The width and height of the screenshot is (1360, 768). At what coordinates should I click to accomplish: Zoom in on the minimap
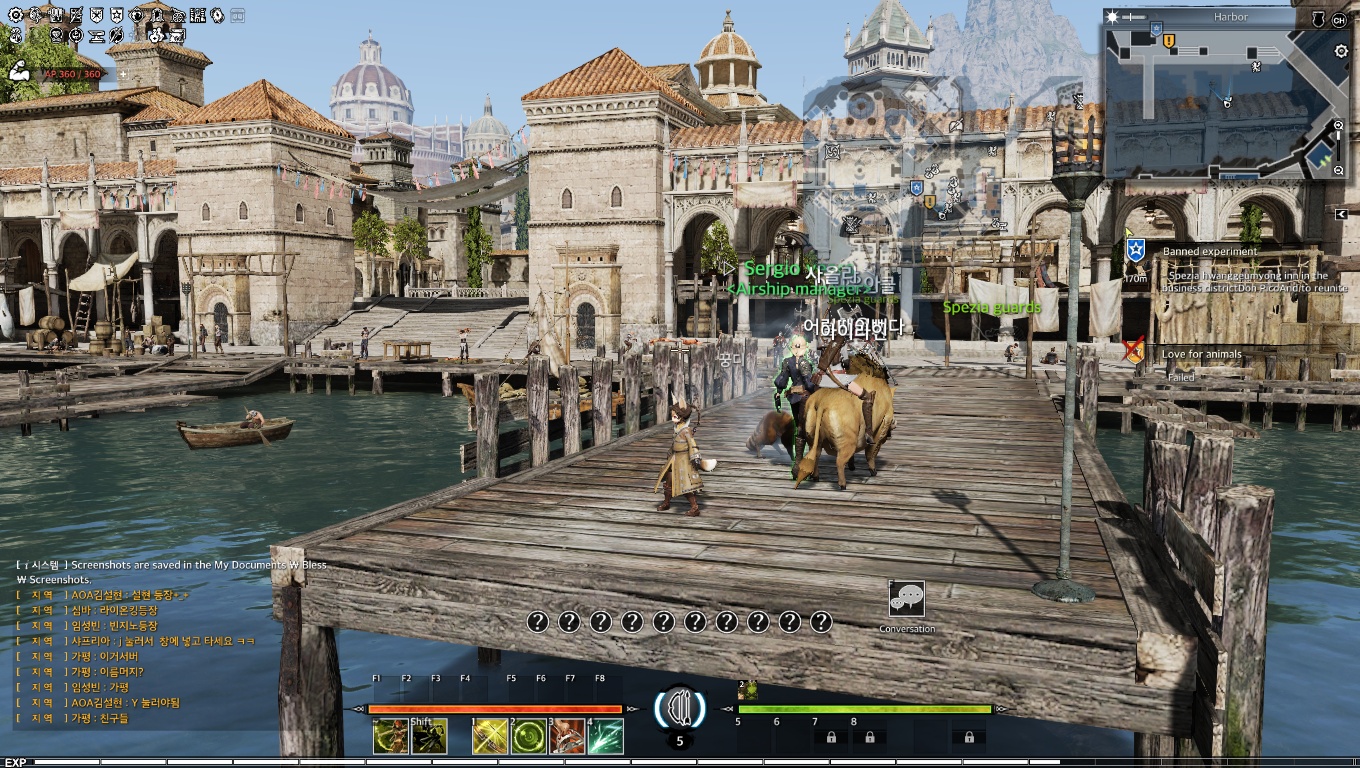click(1339, 125)
